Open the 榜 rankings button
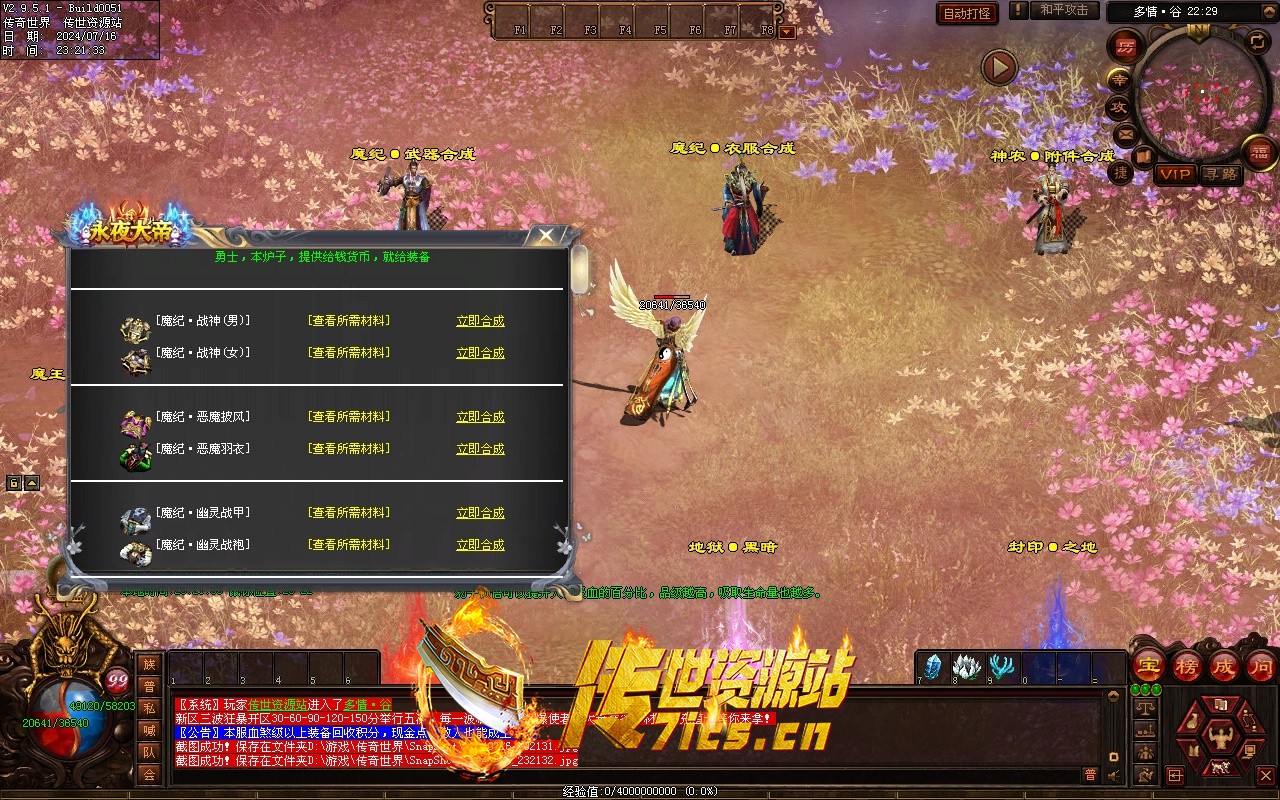1280x800 pixels. coord(1187,666)
